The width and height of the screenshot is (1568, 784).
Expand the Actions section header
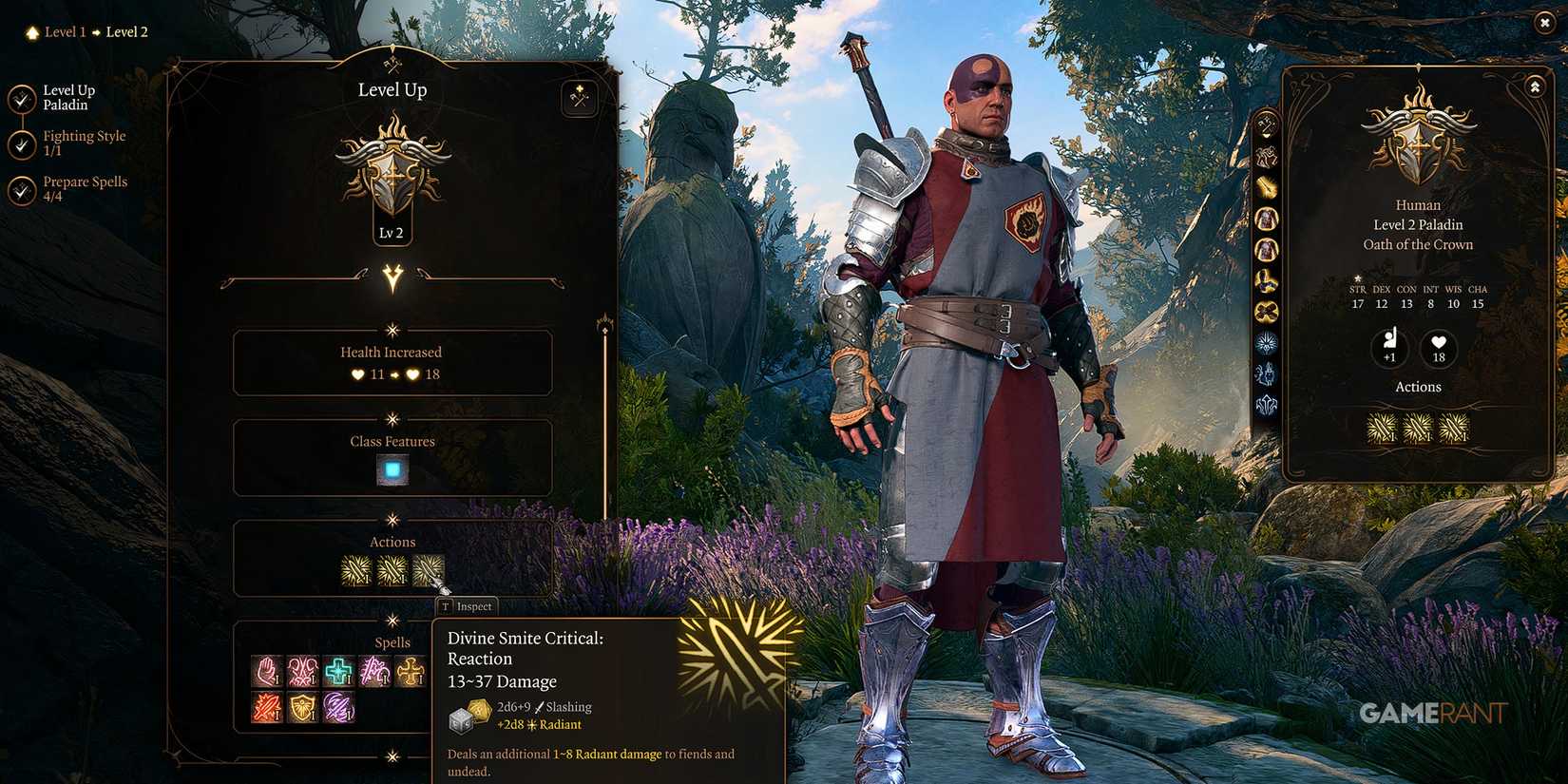pyautogui.click(x=392, y=541)
